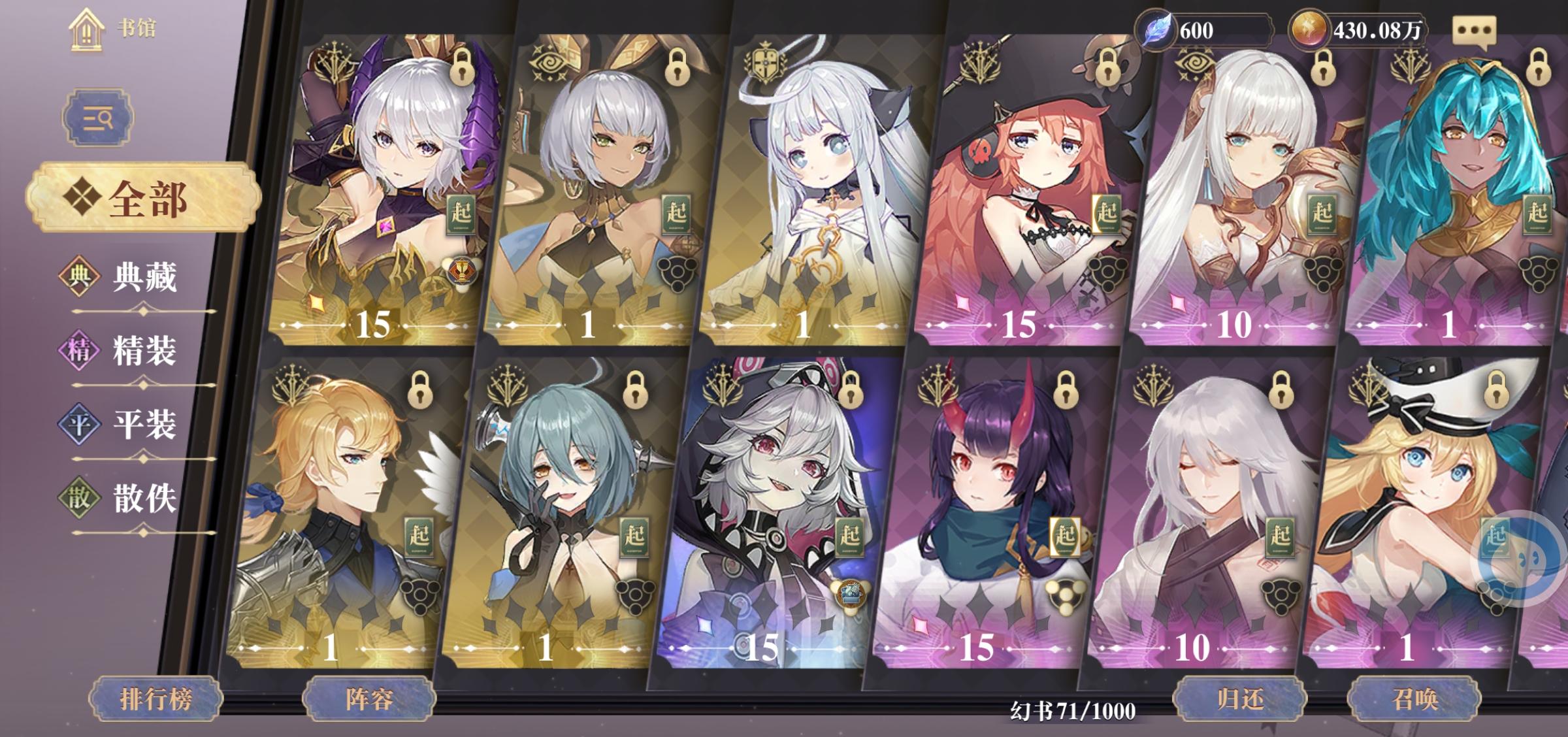Click the 书馆 home icon
1568x737 pixels.
click(88, 29)
